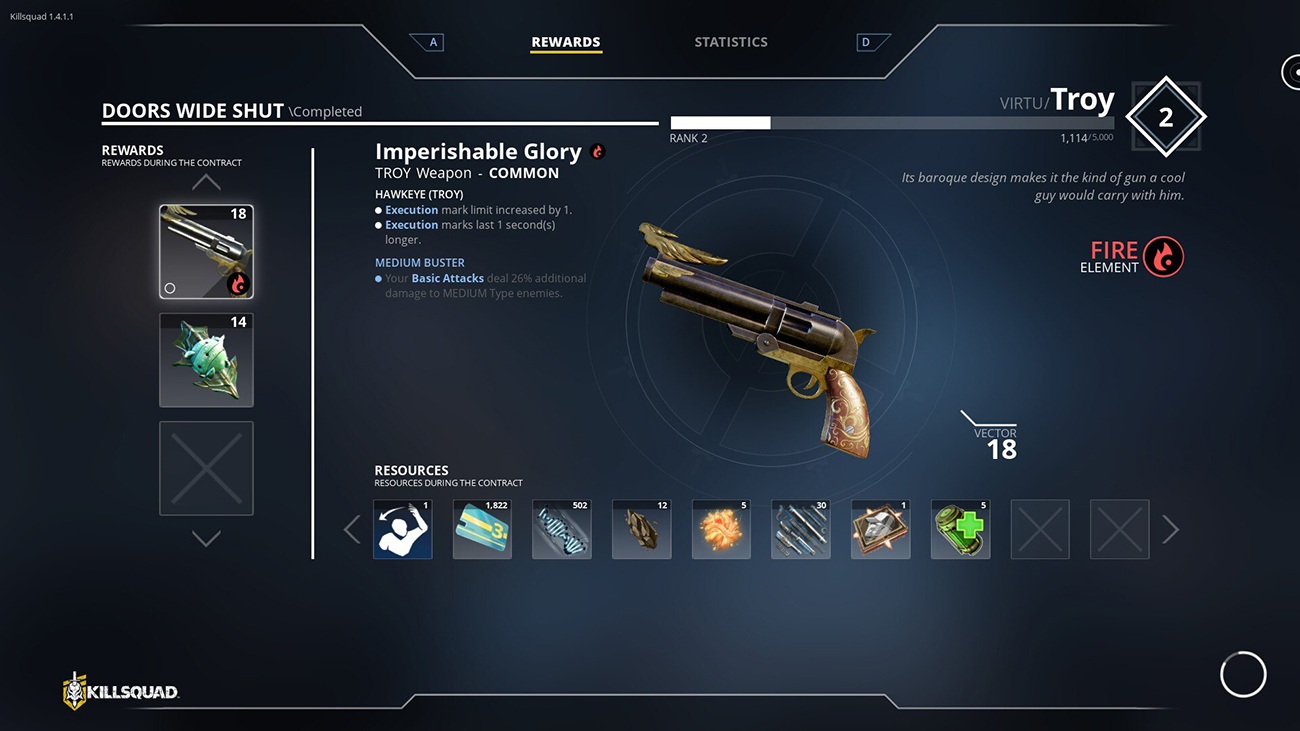This screenshot has height=731, width=1300.
Task: Switch to the Statistics tab
Action: (731, 42)
